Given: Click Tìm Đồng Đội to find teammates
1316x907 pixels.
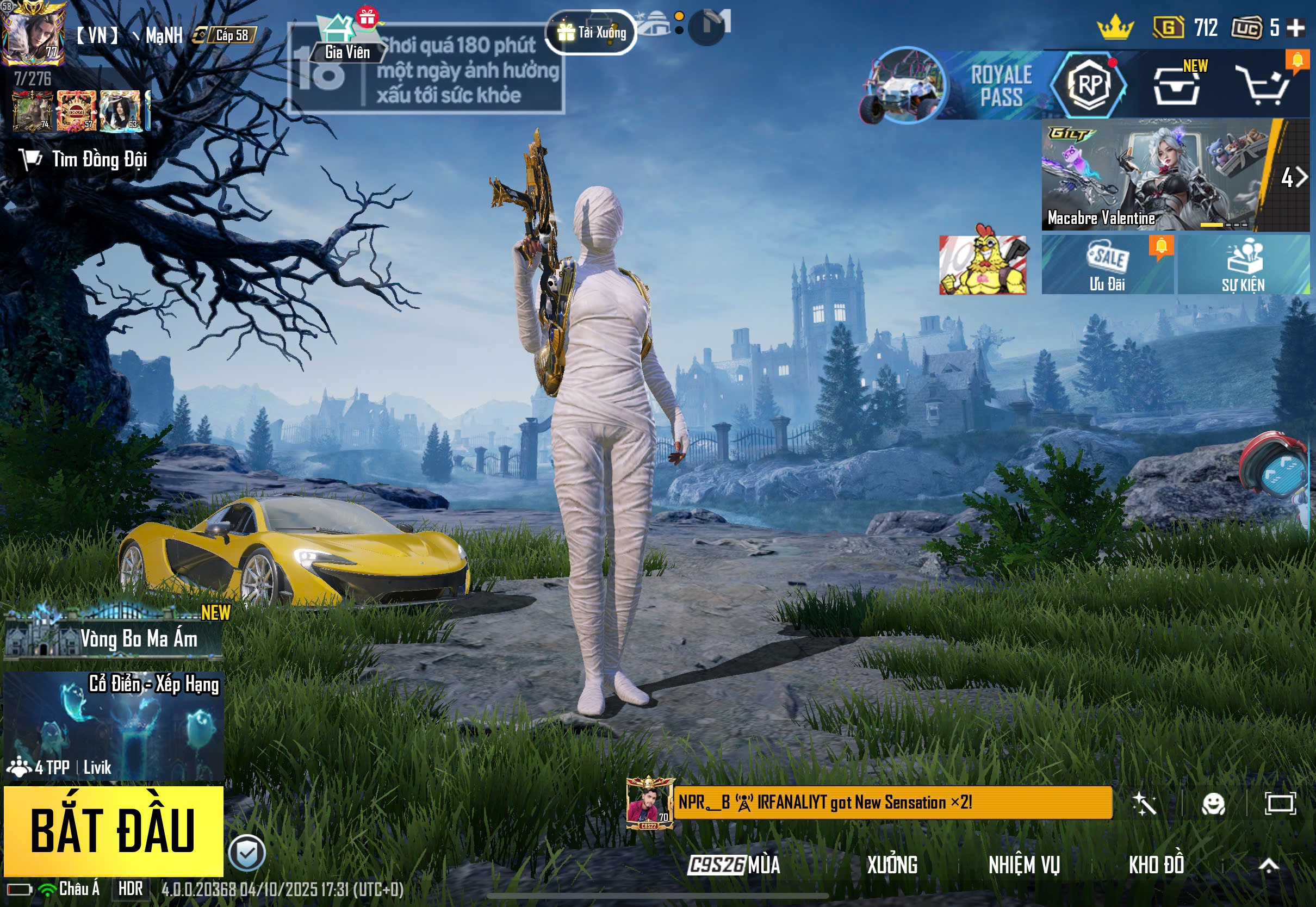Looking at the screenshot, I should pos(84,160).
